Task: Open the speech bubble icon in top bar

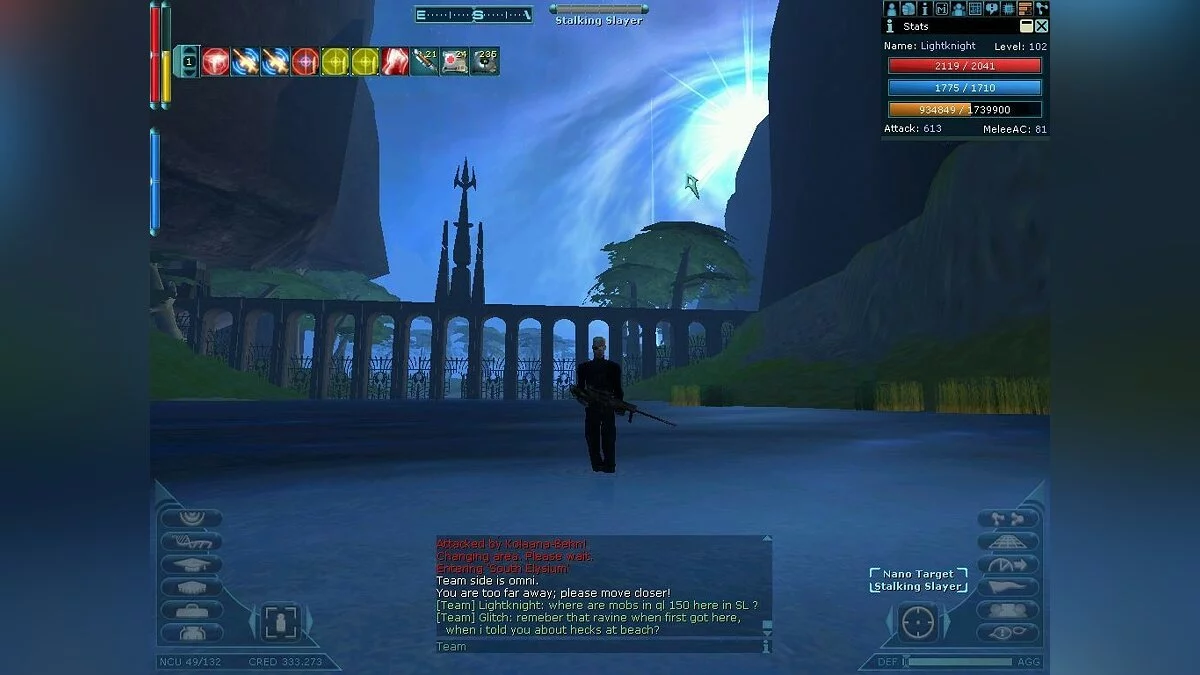Action: (x=992, y=9)
